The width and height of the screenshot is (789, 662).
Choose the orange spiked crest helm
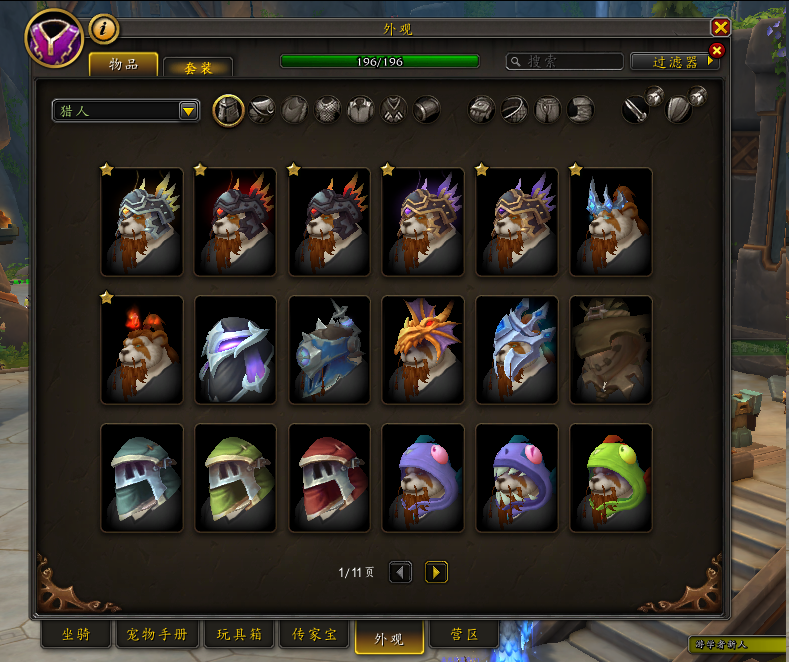tap(423, 349)
